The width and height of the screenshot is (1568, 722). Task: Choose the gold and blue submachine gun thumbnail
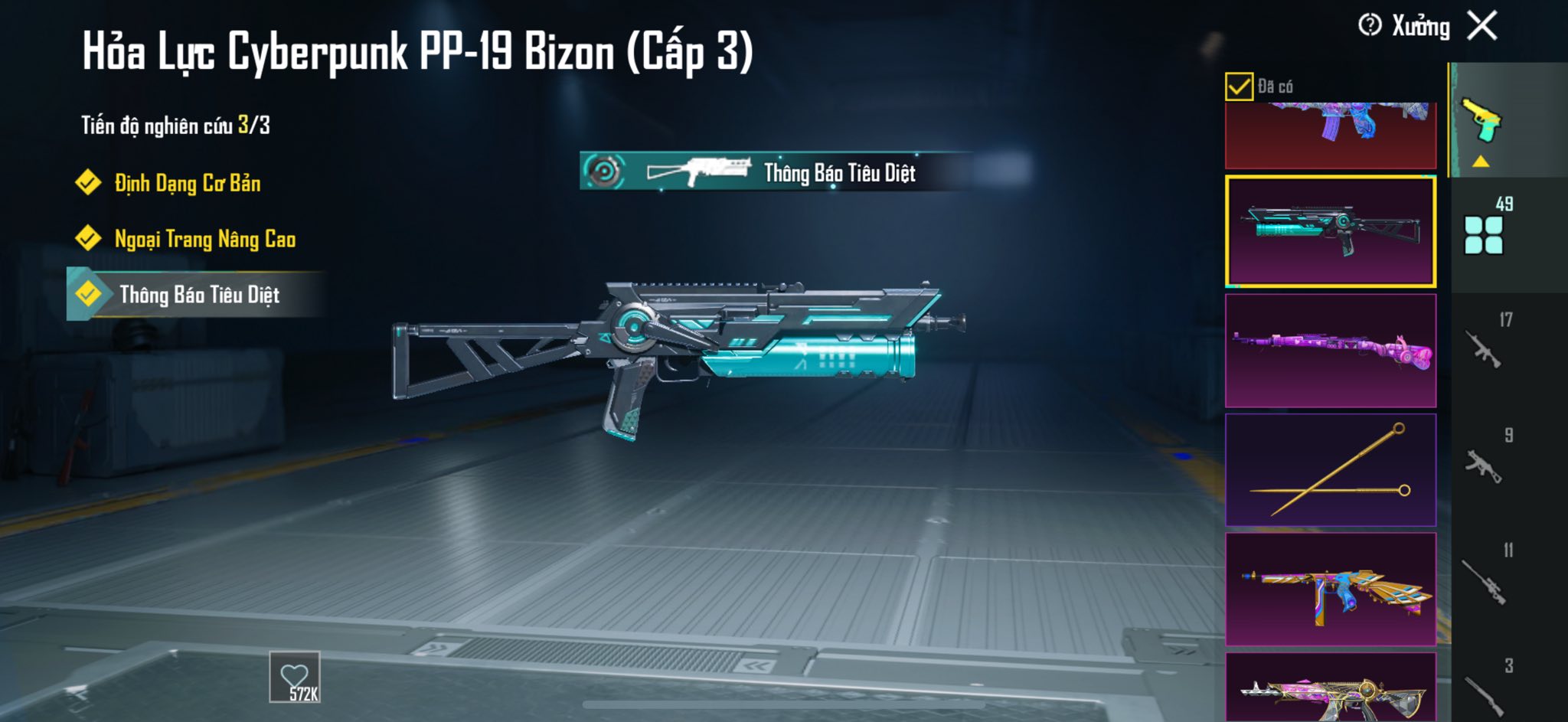[1331, 590]
